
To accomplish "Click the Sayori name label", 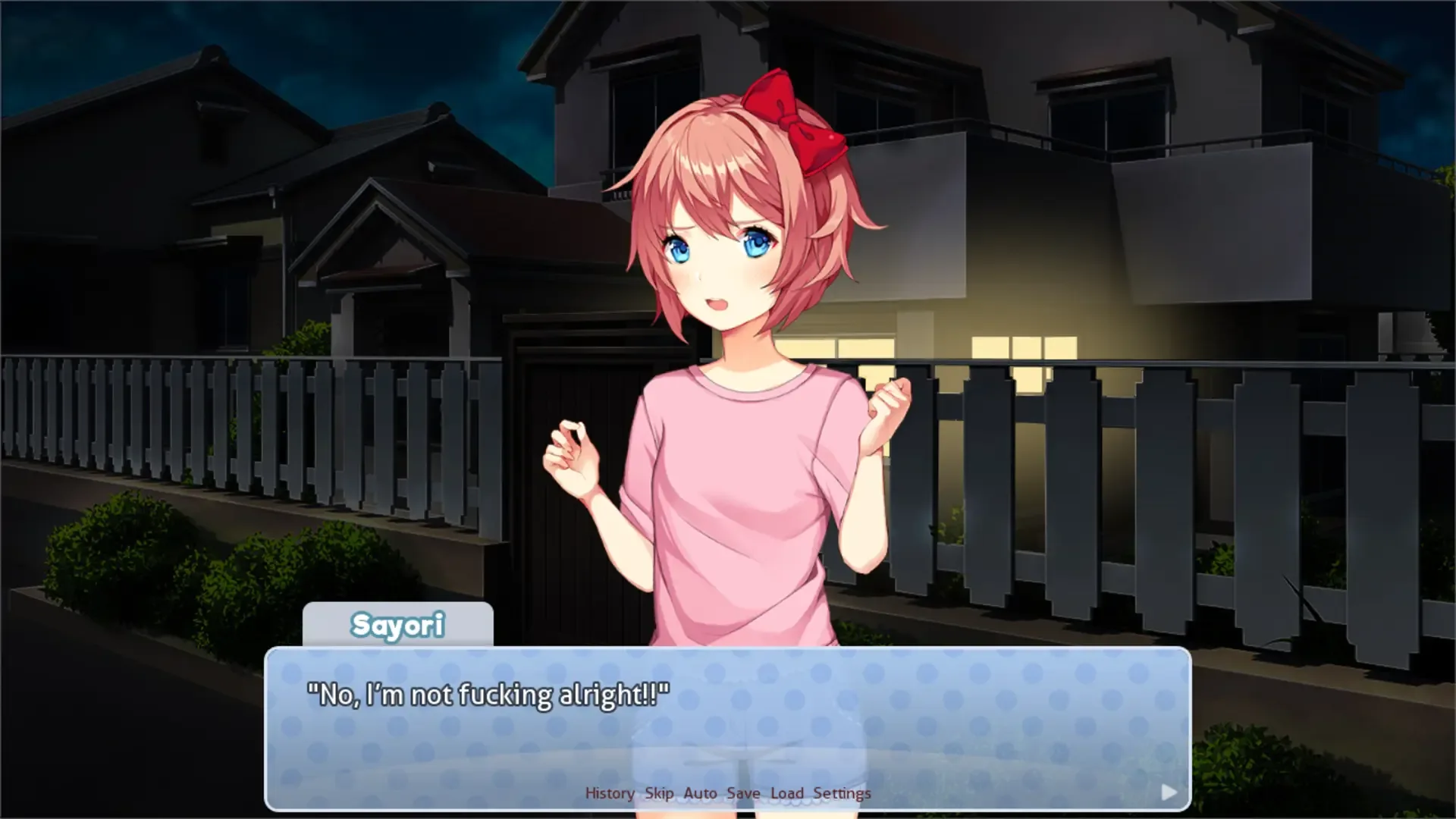I will point(398,625).
